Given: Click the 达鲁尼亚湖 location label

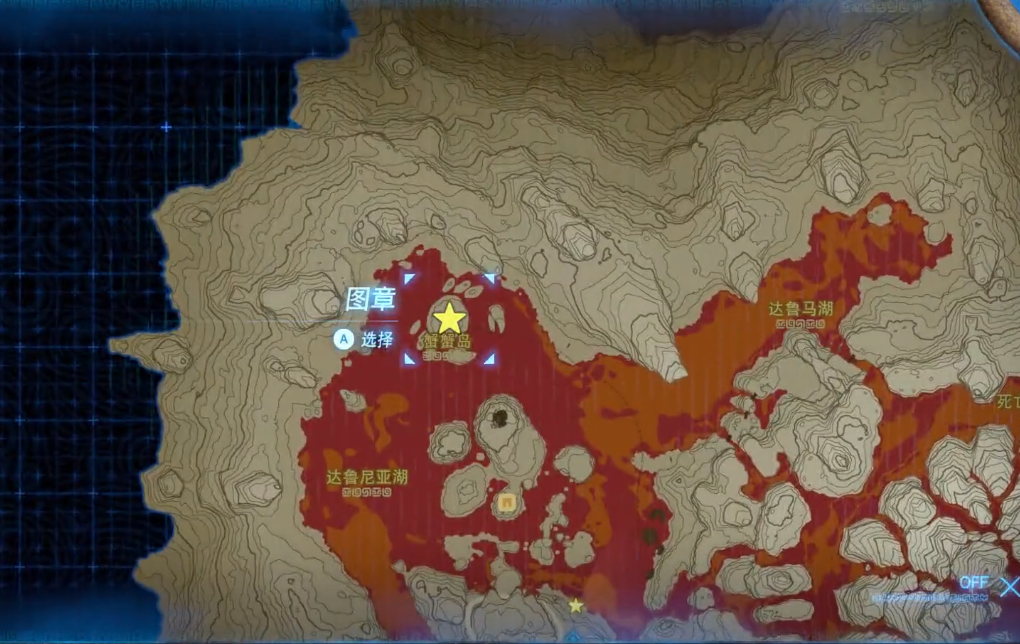Looking at the screenshot, I should 367,476.
